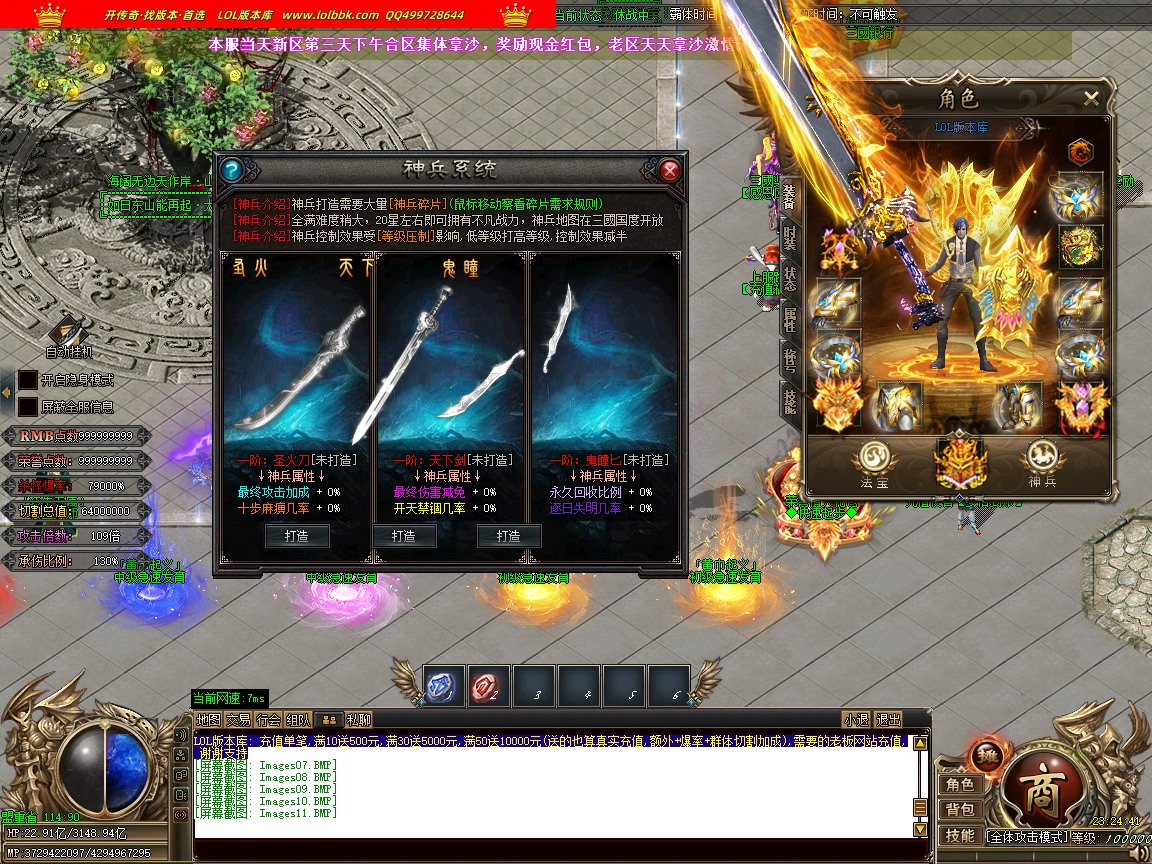
Task: Open the 神兵系统 help question mark
Action: click(x=231, y=170)
